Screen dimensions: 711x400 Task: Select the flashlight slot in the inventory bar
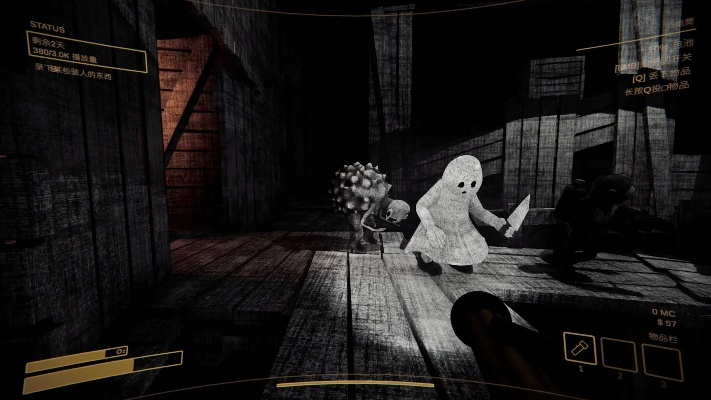coord(580,351)
